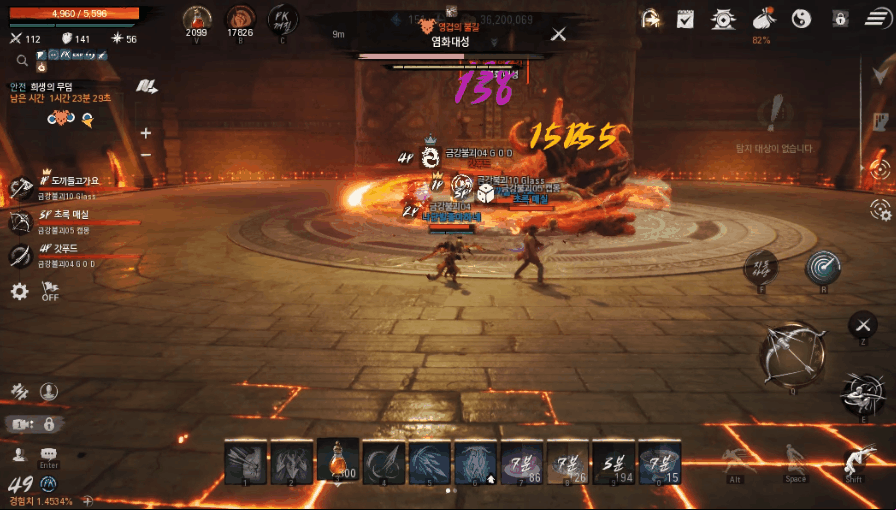Click the crossed-swords cancel button
The width and height of the screenshot is (896, 510).
tap(863, 324)
